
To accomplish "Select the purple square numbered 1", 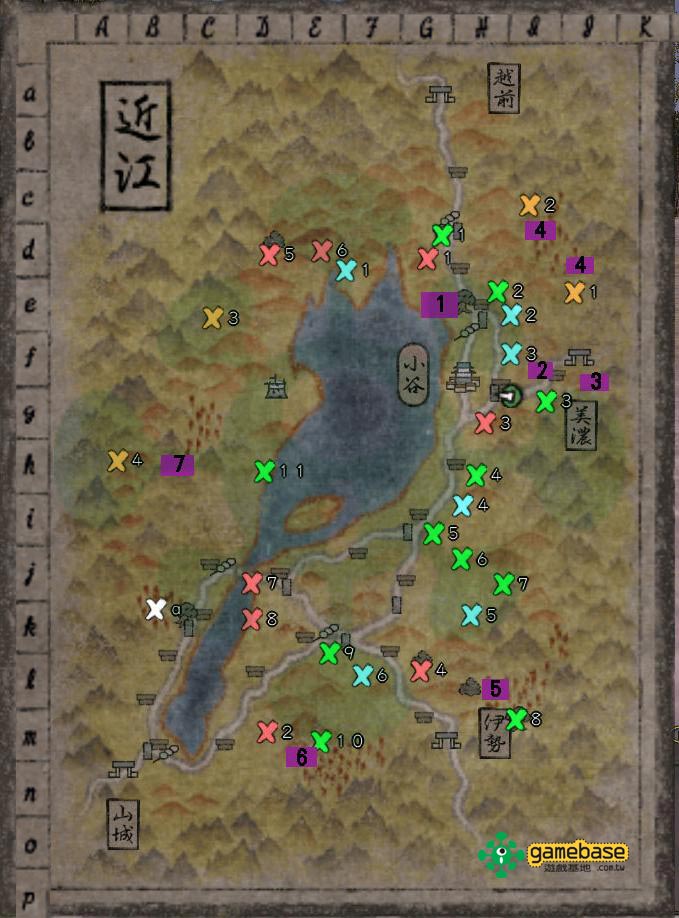I will [x=439, y=304].
